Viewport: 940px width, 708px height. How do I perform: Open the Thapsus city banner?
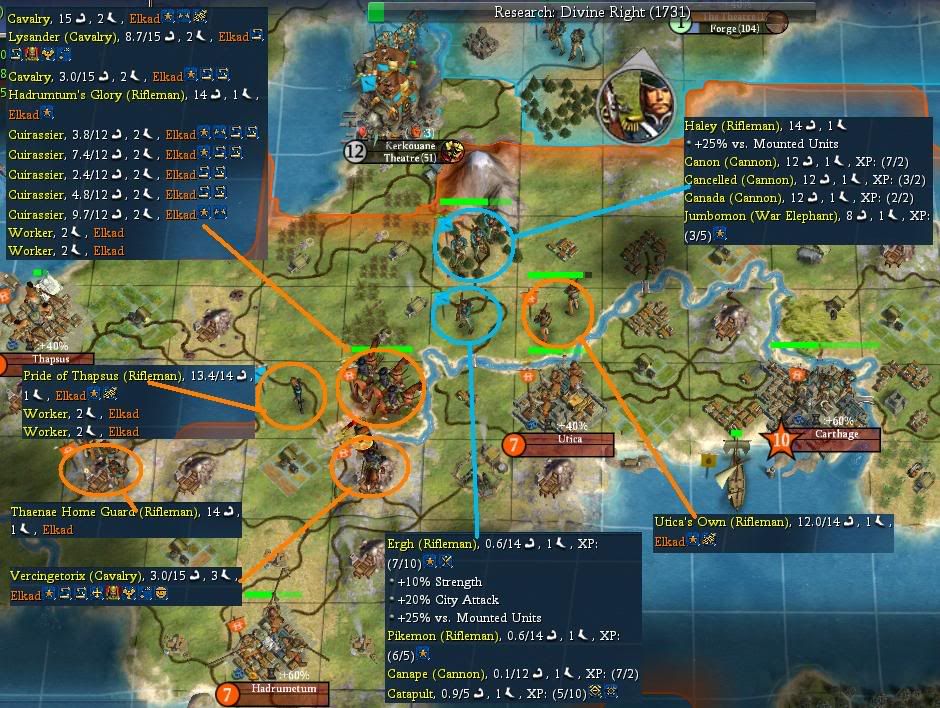pyautogui.click(x=50, y=359)
